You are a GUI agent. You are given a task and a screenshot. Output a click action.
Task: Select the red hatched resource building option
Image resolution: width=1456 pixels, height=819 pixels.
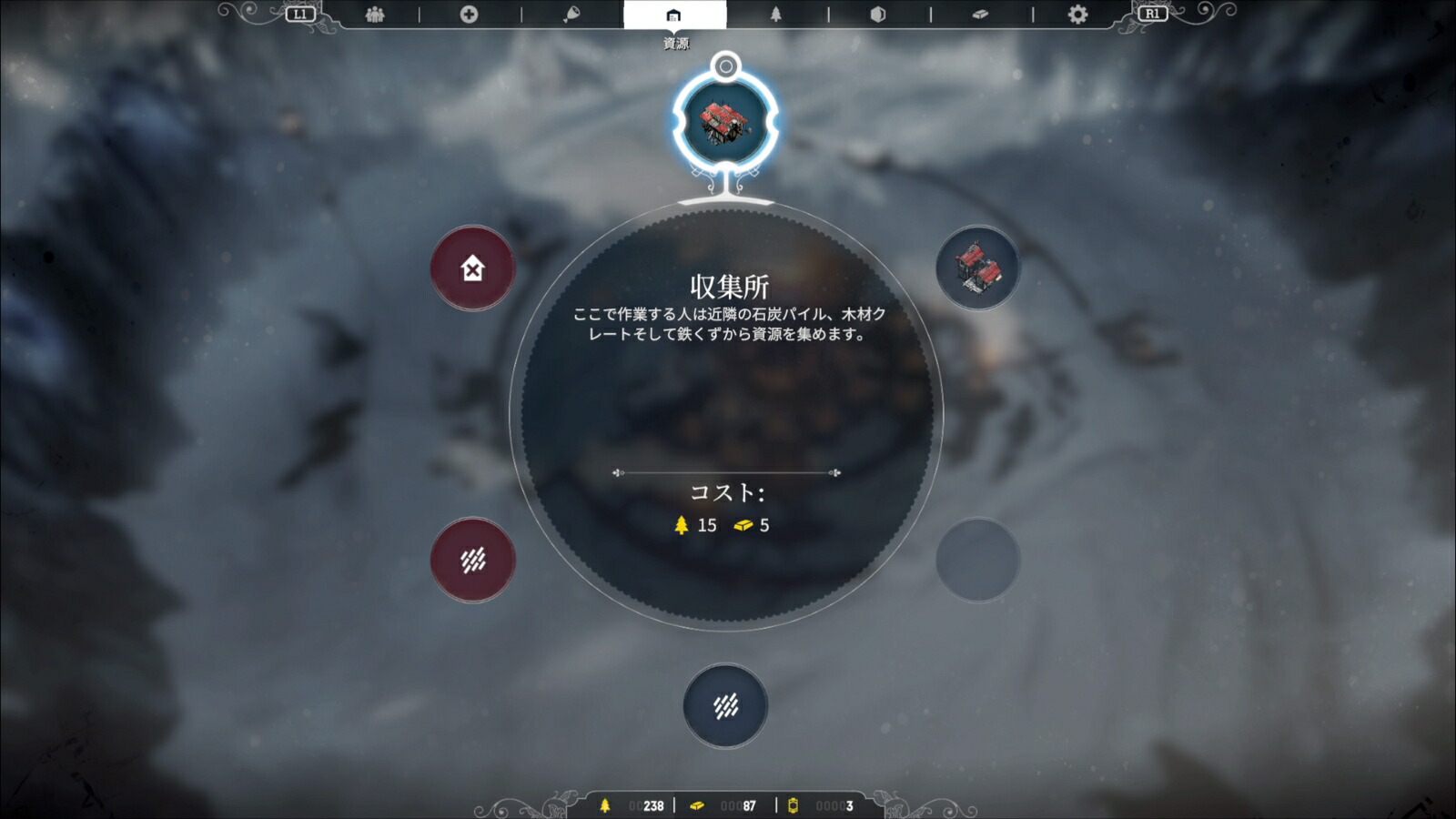[472, 559]
